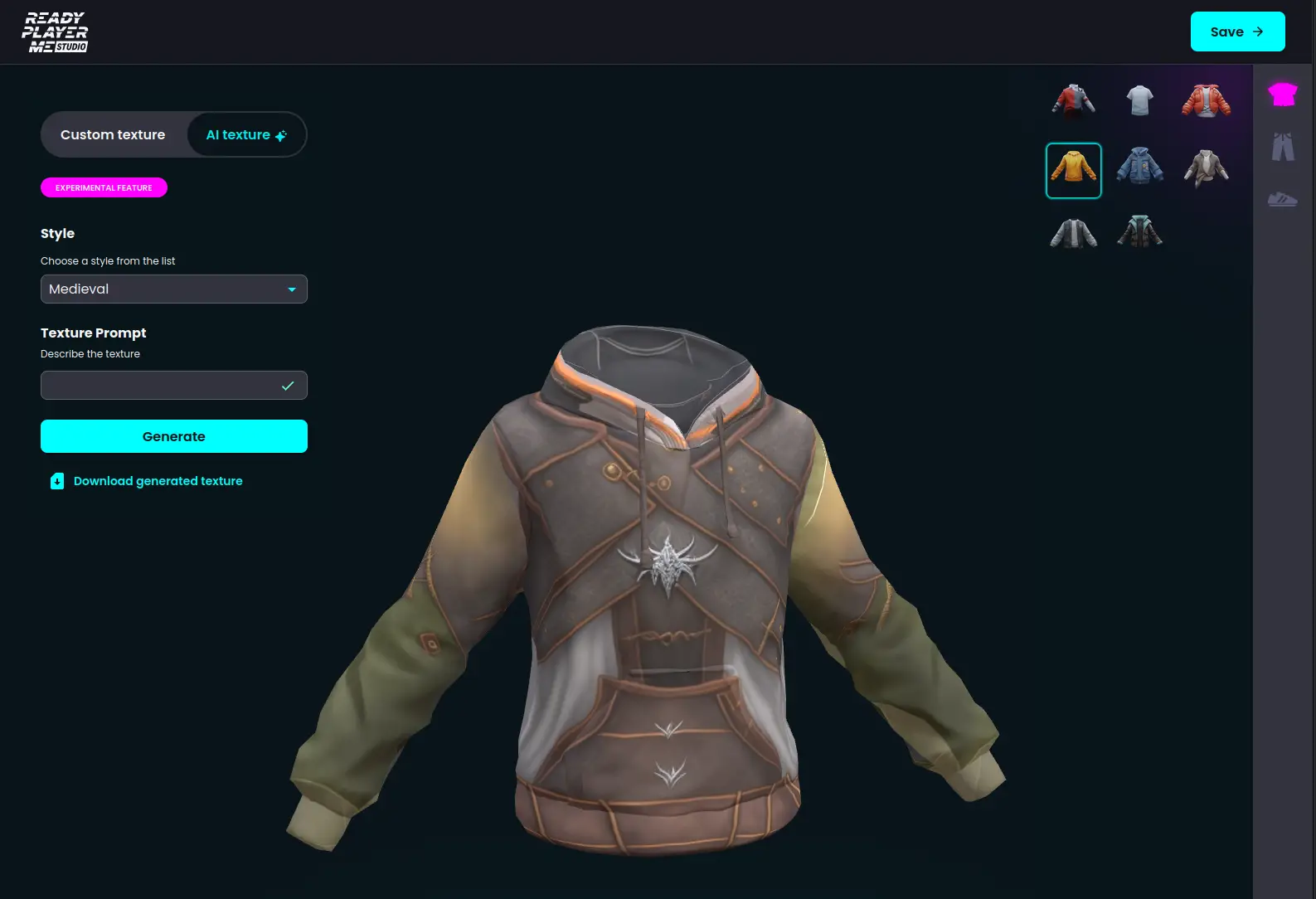Click the checkmark inside the texture prompt field
Screen dimensions: 1316x899
click(x=289, y=385)
